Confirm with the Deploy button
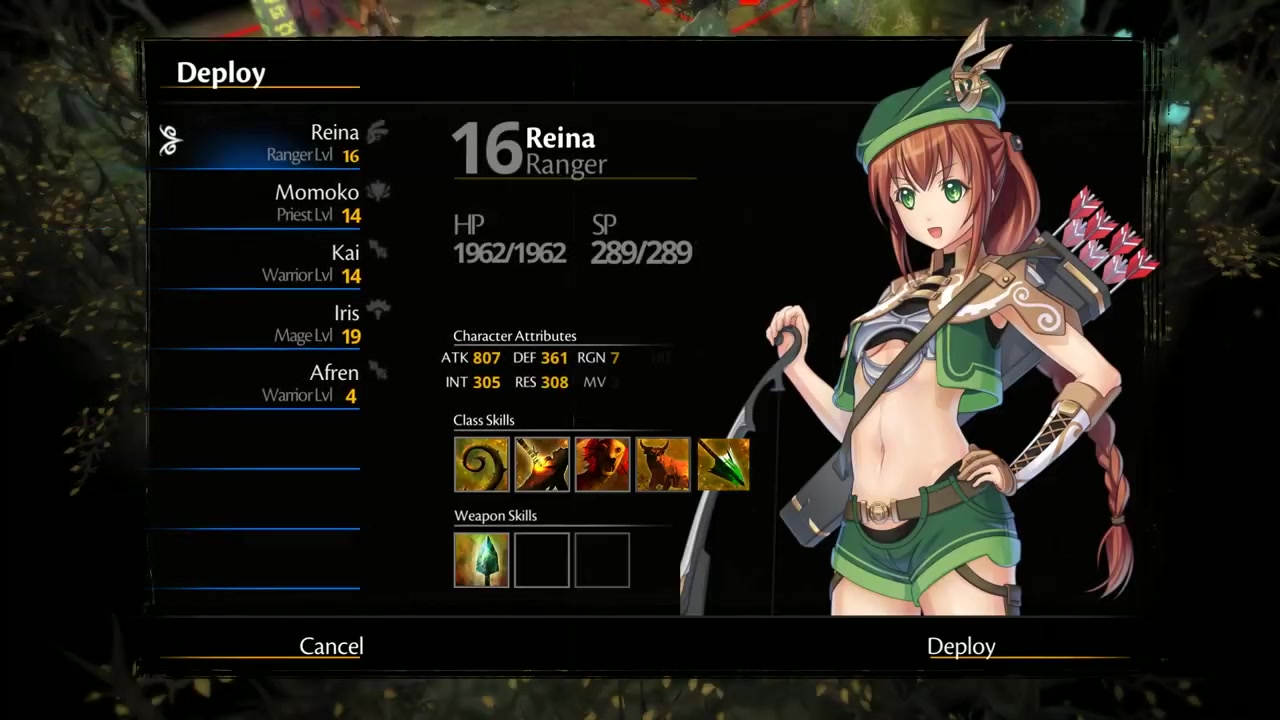1280x720 pixels. point(961,646)
